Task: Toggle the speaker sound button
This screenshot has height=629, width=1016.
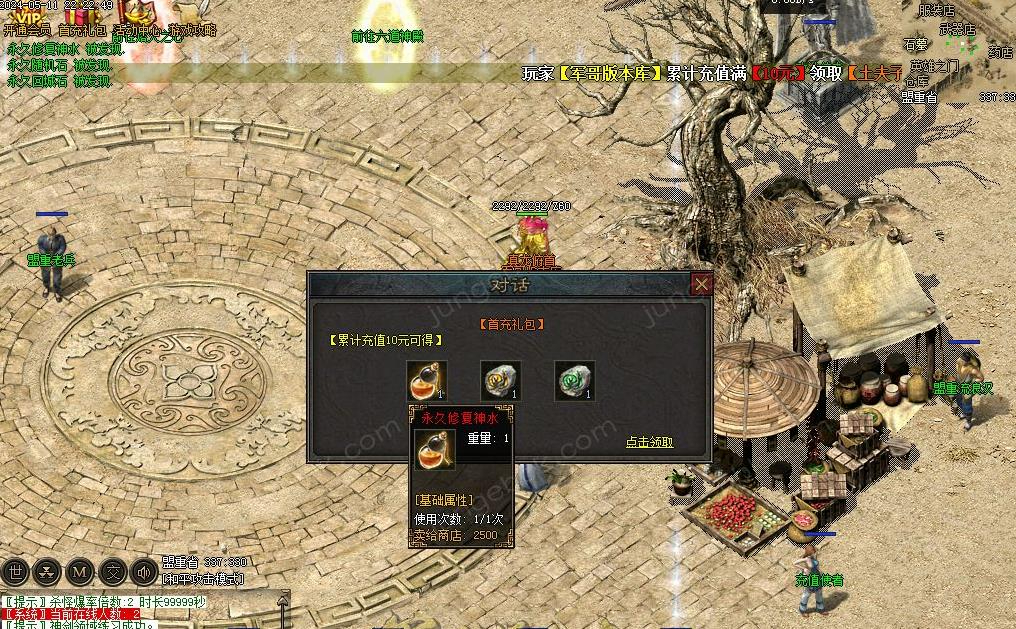Action: (144, 572)
